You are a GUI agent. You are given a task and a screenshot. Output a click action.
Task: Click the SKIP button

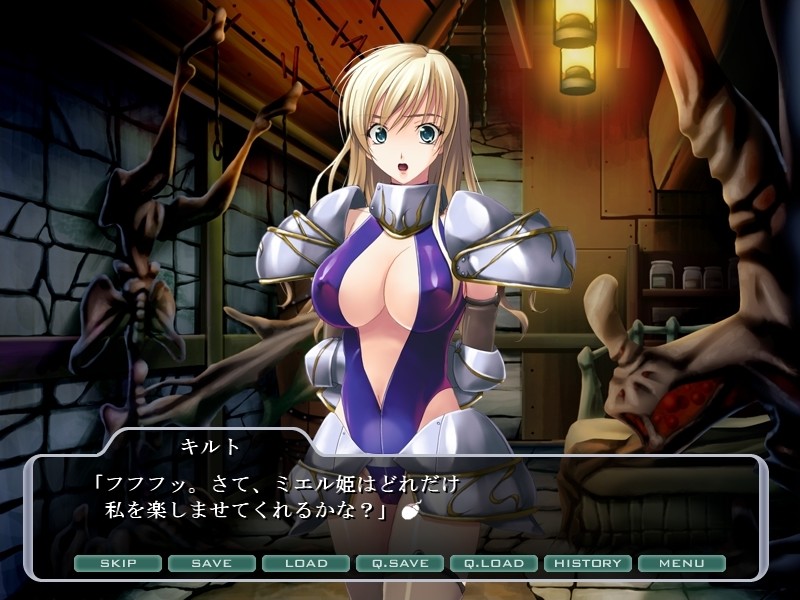[x=118, y=563]
